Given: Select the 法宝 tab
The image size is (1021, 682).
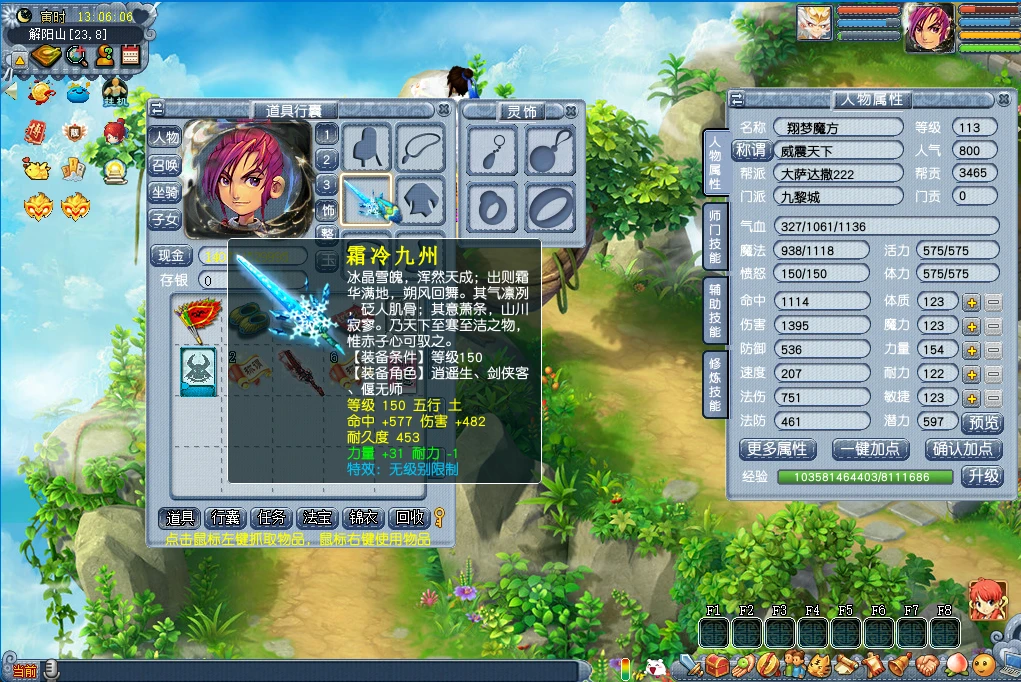Looking at the screenshot, I should coord(318,518).
